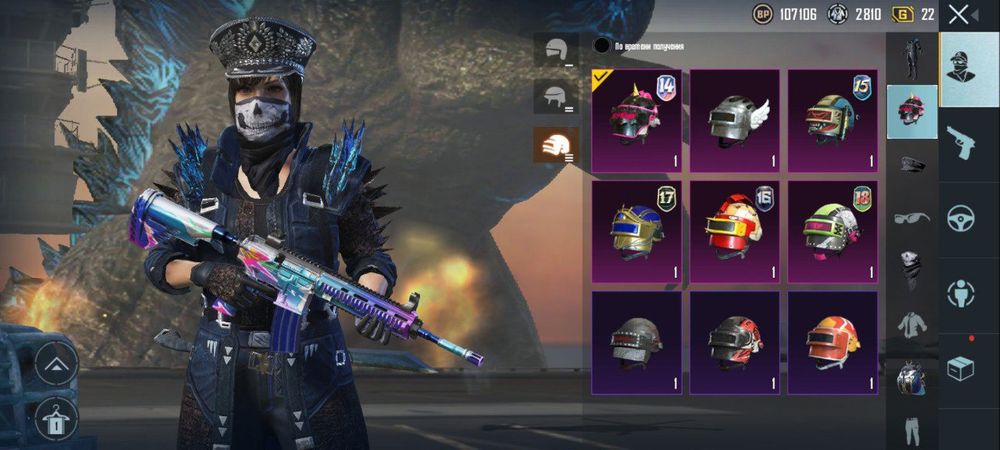
Task: Select the plain grey studded helmet
Action: tap(636, 342)
